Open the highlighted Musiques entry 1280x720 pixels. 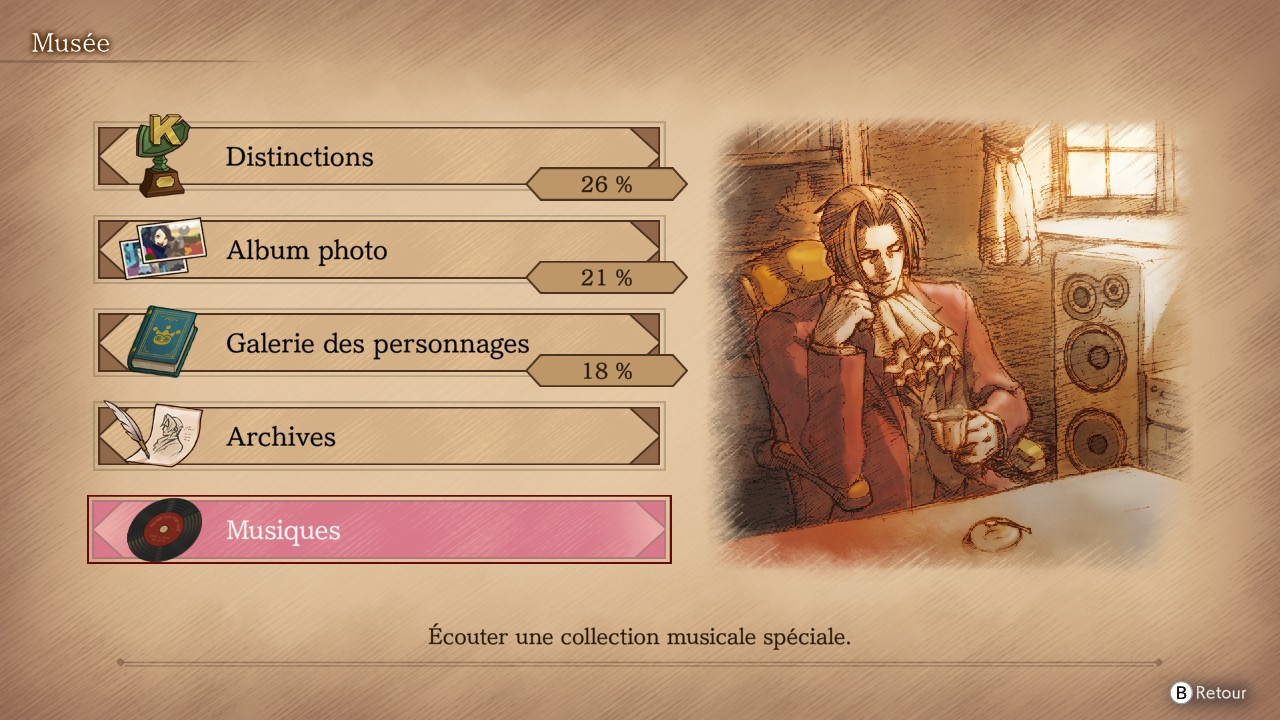[378, 530]
